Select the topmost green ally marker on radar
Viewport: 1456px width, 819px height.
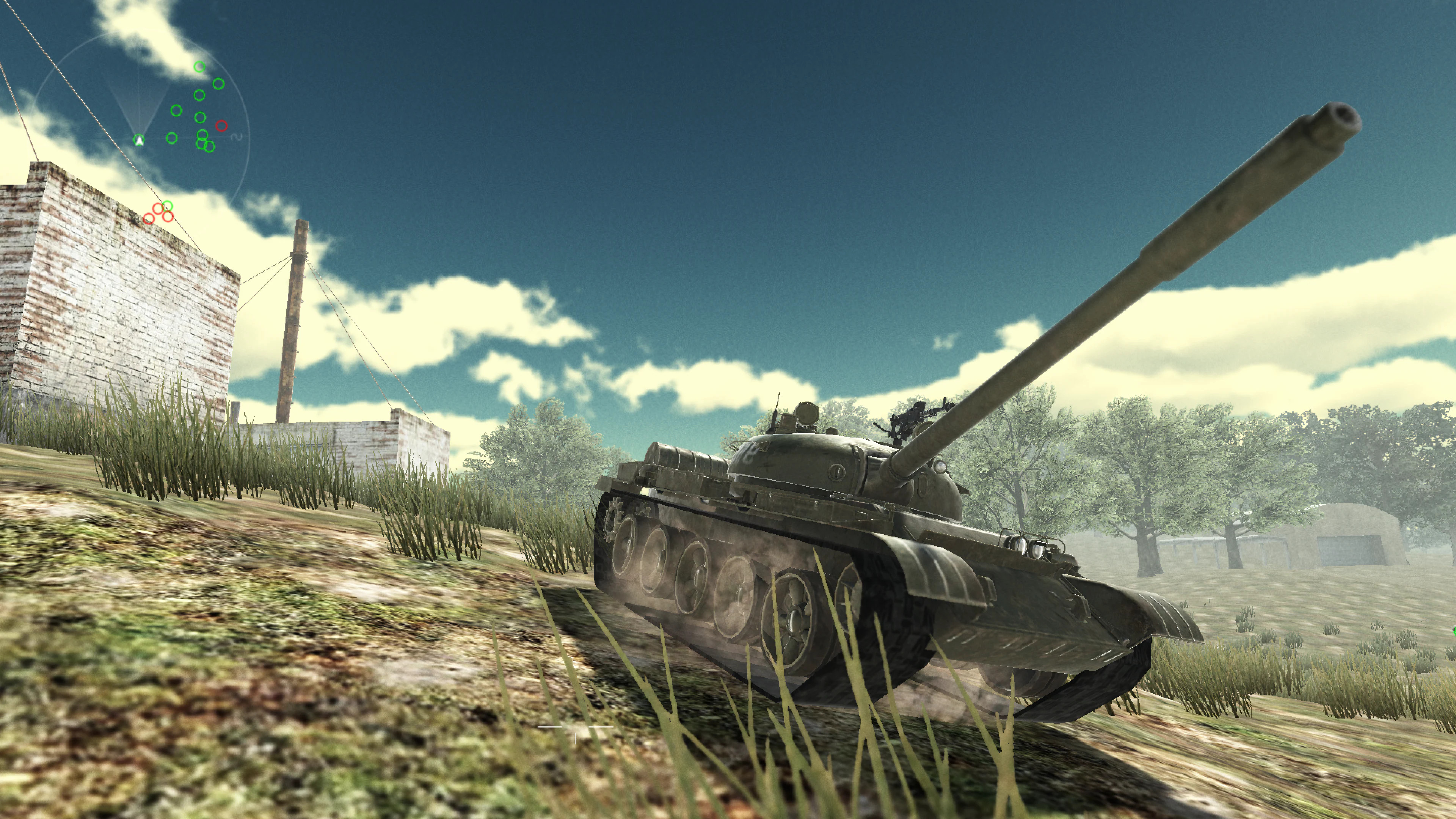tap(199, 67)
